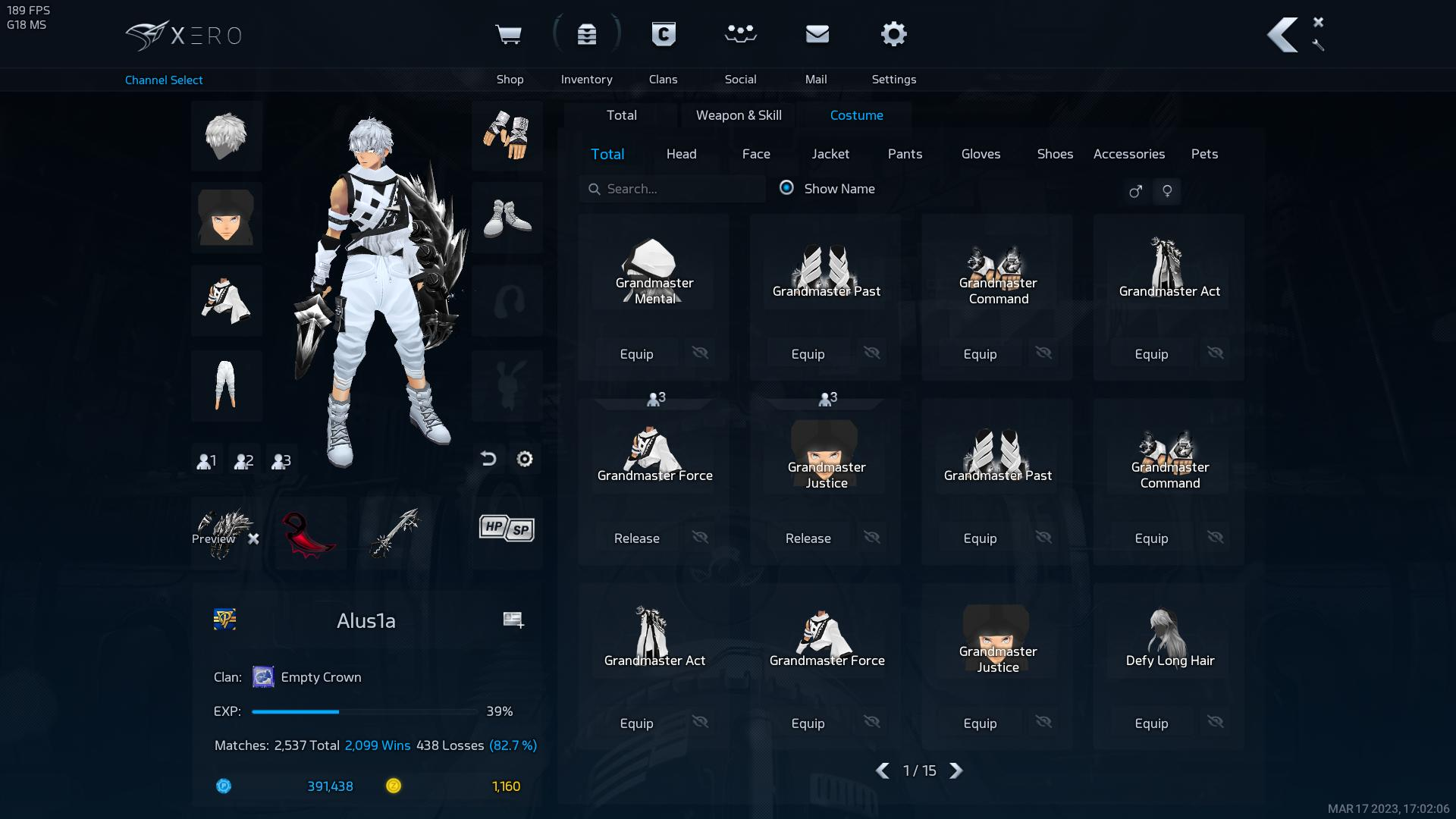Switch to the Weapon & Skill tab
Screen dimensions: 1456x819
(739, 115)
